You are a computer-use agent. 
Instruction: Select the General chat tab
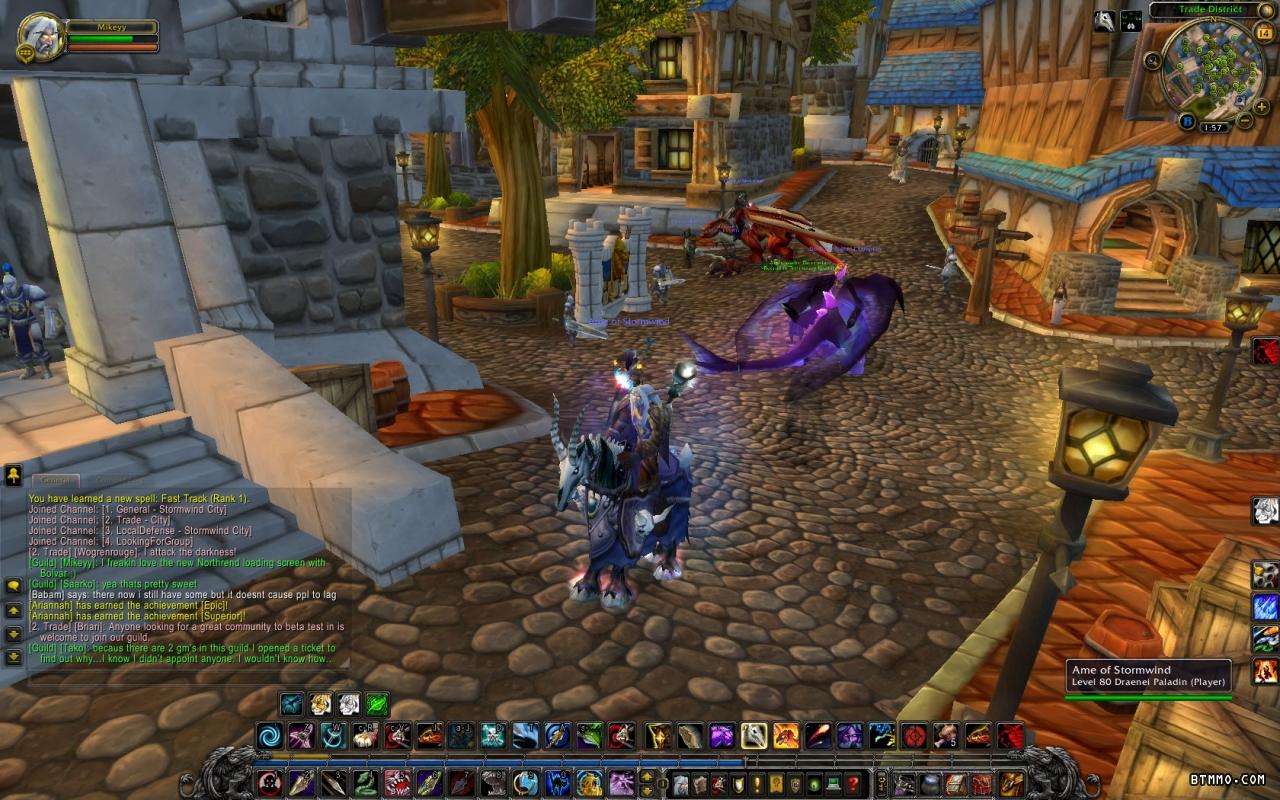coord(53,481)
